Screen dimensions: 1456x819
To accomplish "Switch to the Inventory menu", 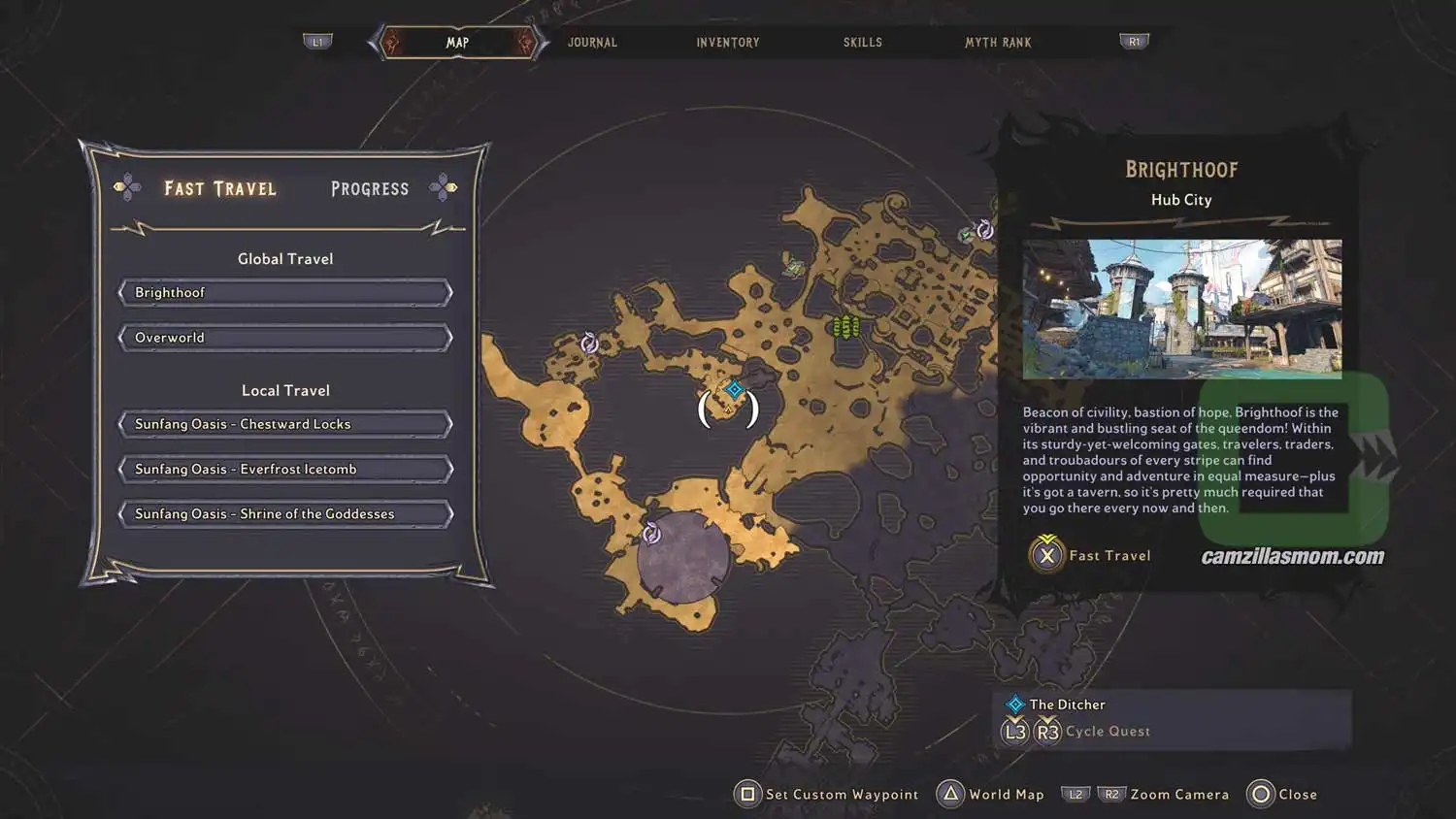I will 727,42.
